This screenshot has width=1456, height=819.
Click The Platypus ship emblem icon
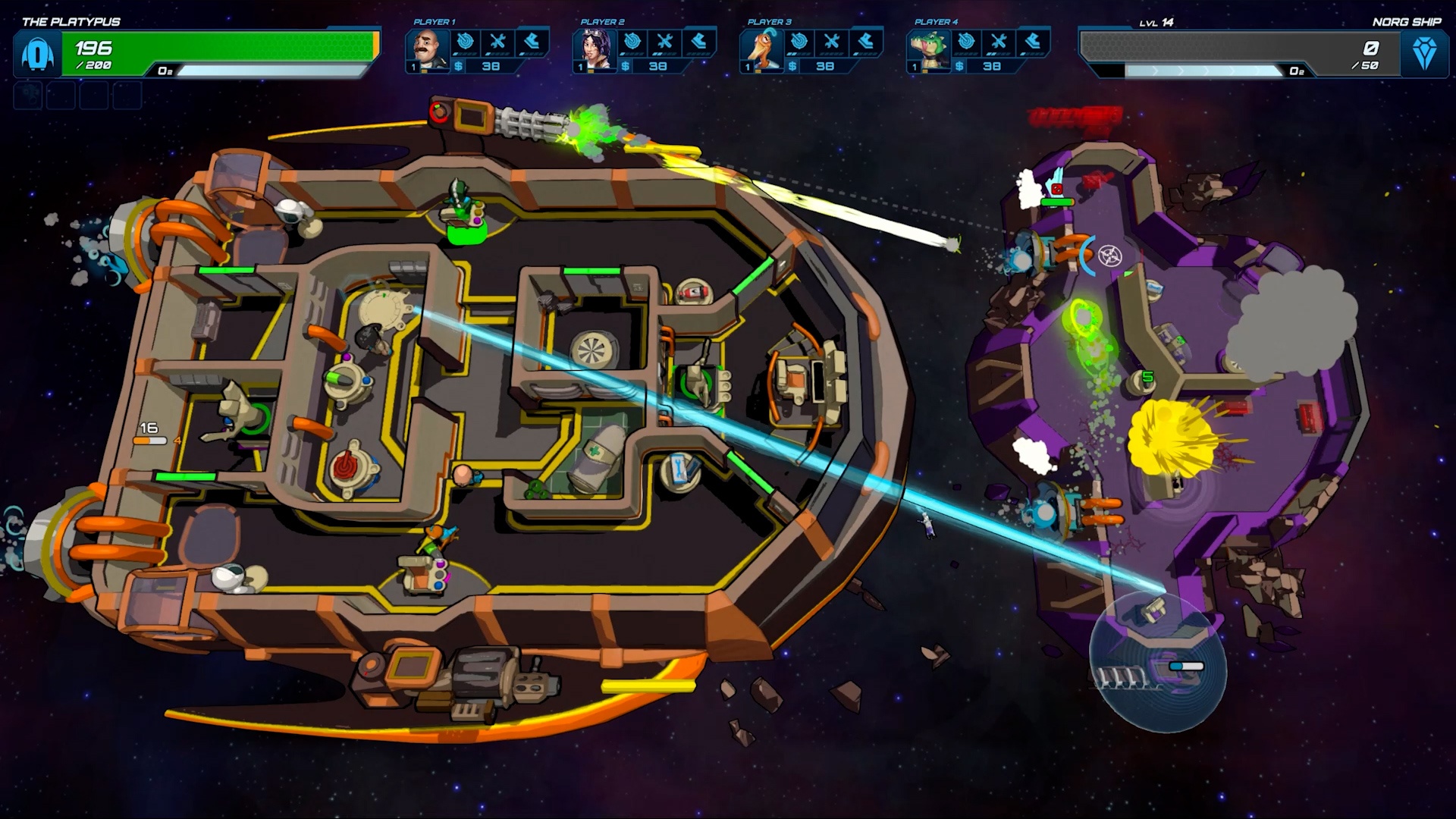[36, 55]
